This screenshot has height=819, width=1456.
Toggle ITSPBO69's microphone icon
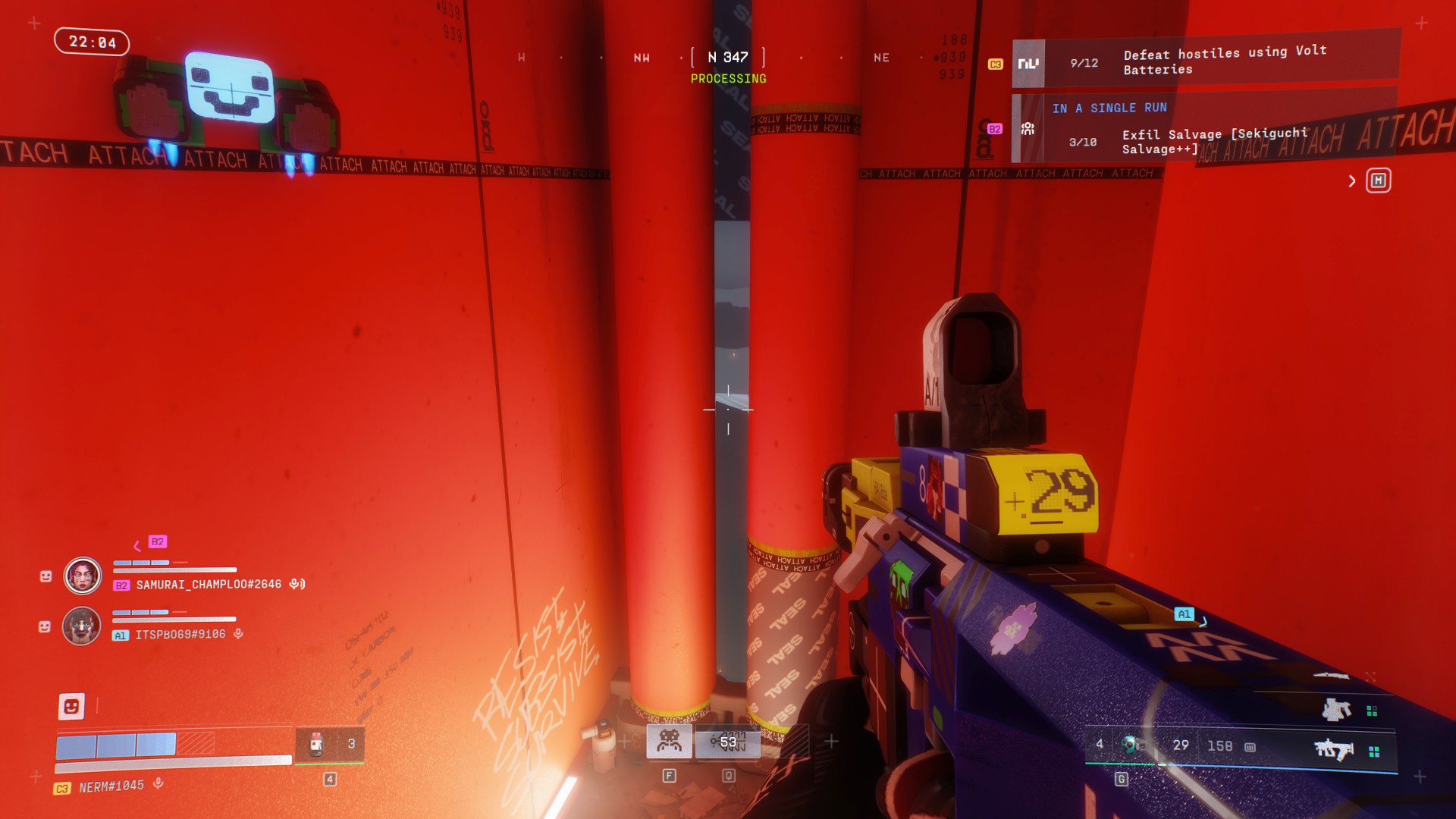(x=238, y=634)
